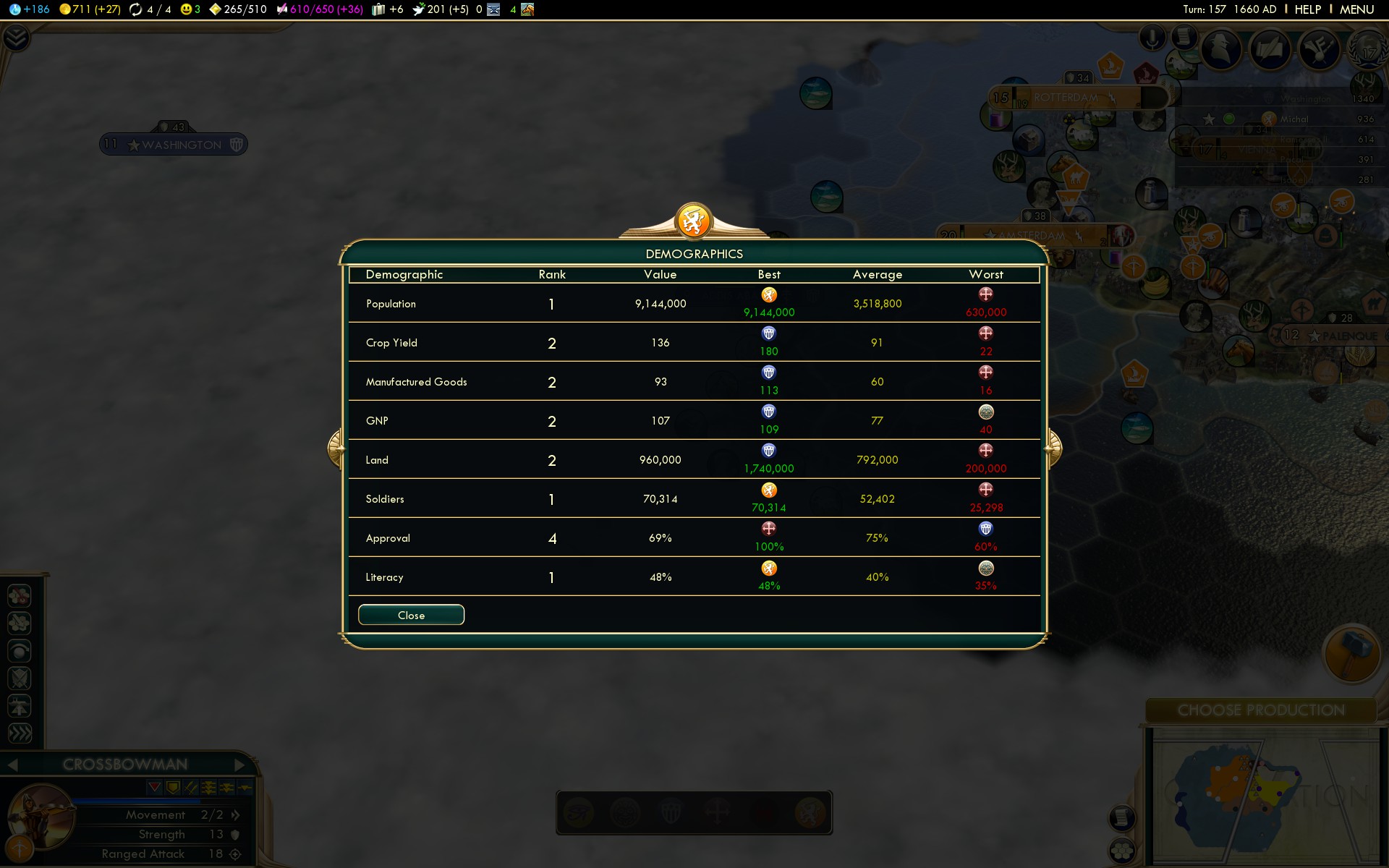1389x868 pixels.
Task: Click the science per turn indicator
Action: pyautogui.click(x=30, y=9)
